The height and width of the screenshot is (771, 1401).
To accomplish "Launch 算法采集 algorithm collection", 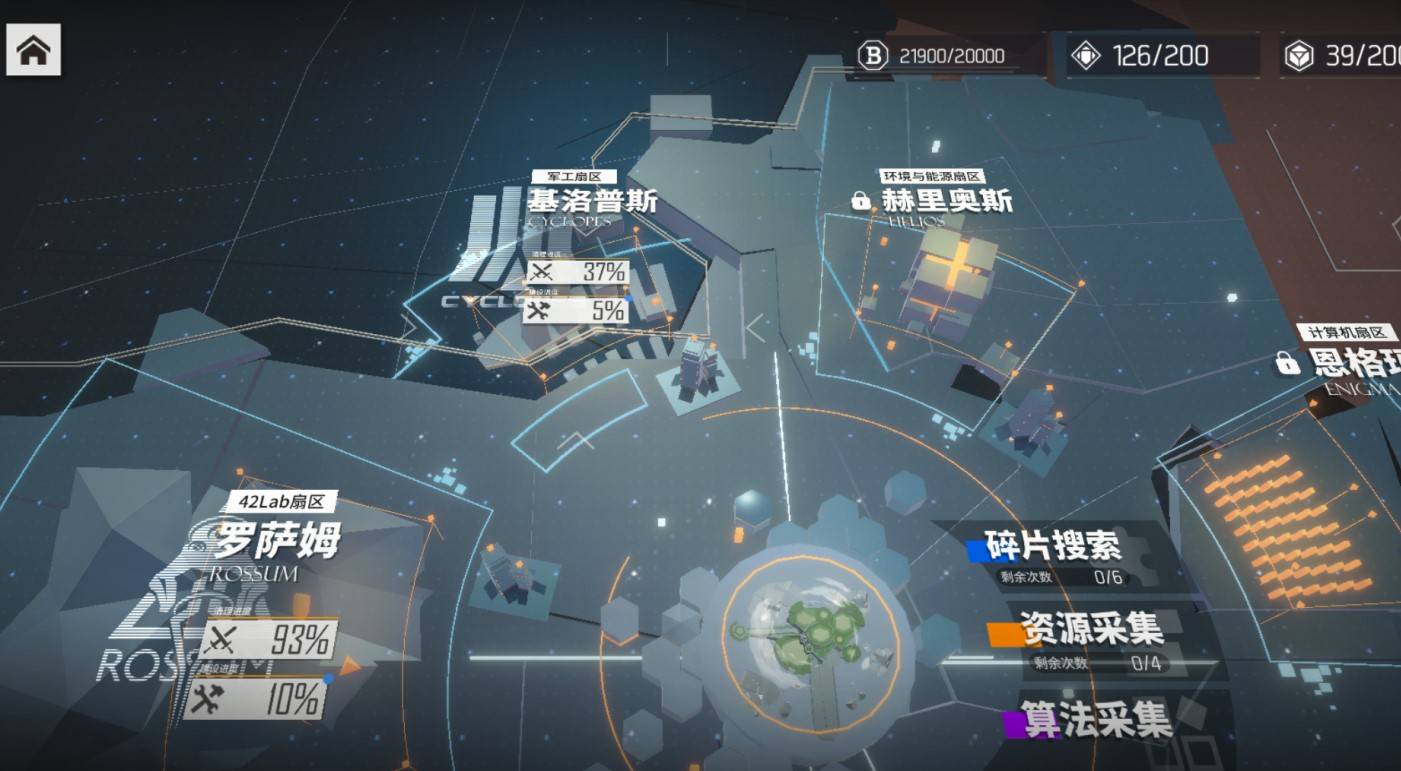I will click(x=1096, y=720).
